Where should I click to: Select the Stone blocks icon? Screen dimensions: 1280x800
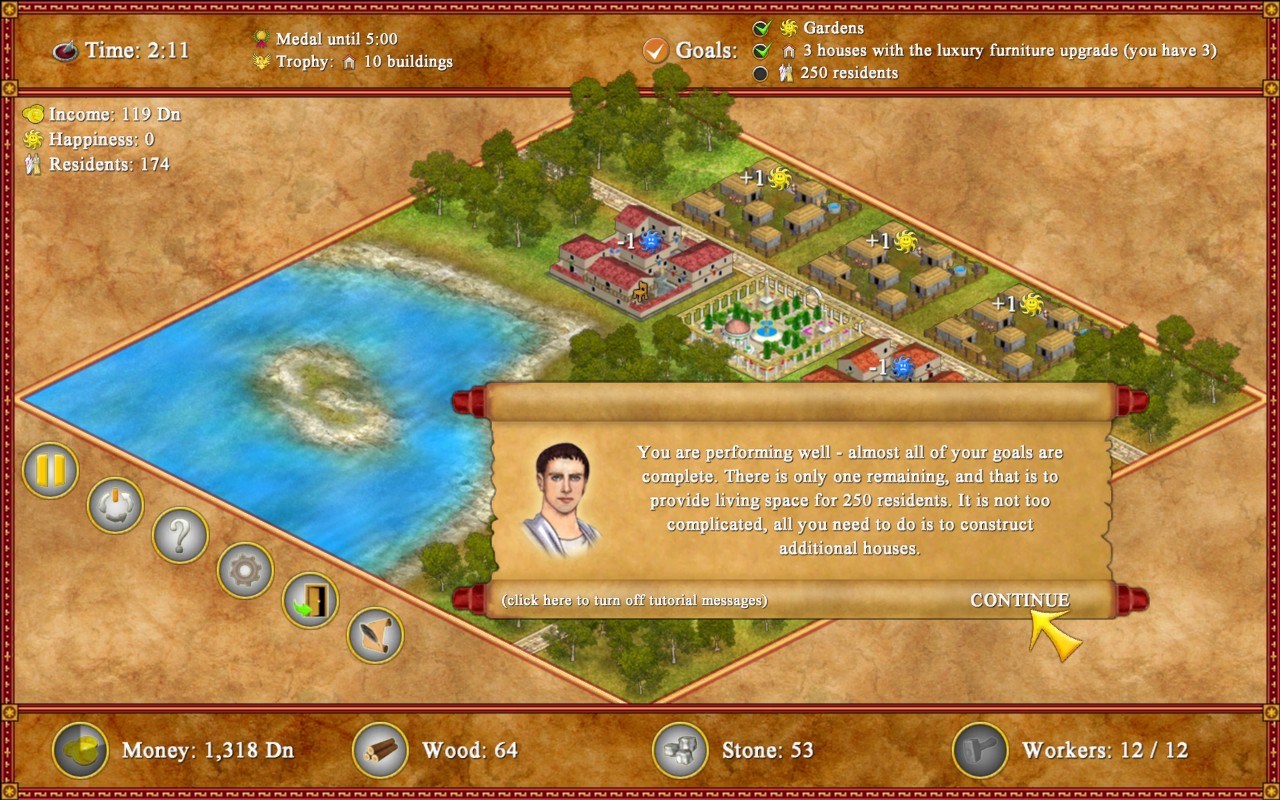(x=680, y=750)
